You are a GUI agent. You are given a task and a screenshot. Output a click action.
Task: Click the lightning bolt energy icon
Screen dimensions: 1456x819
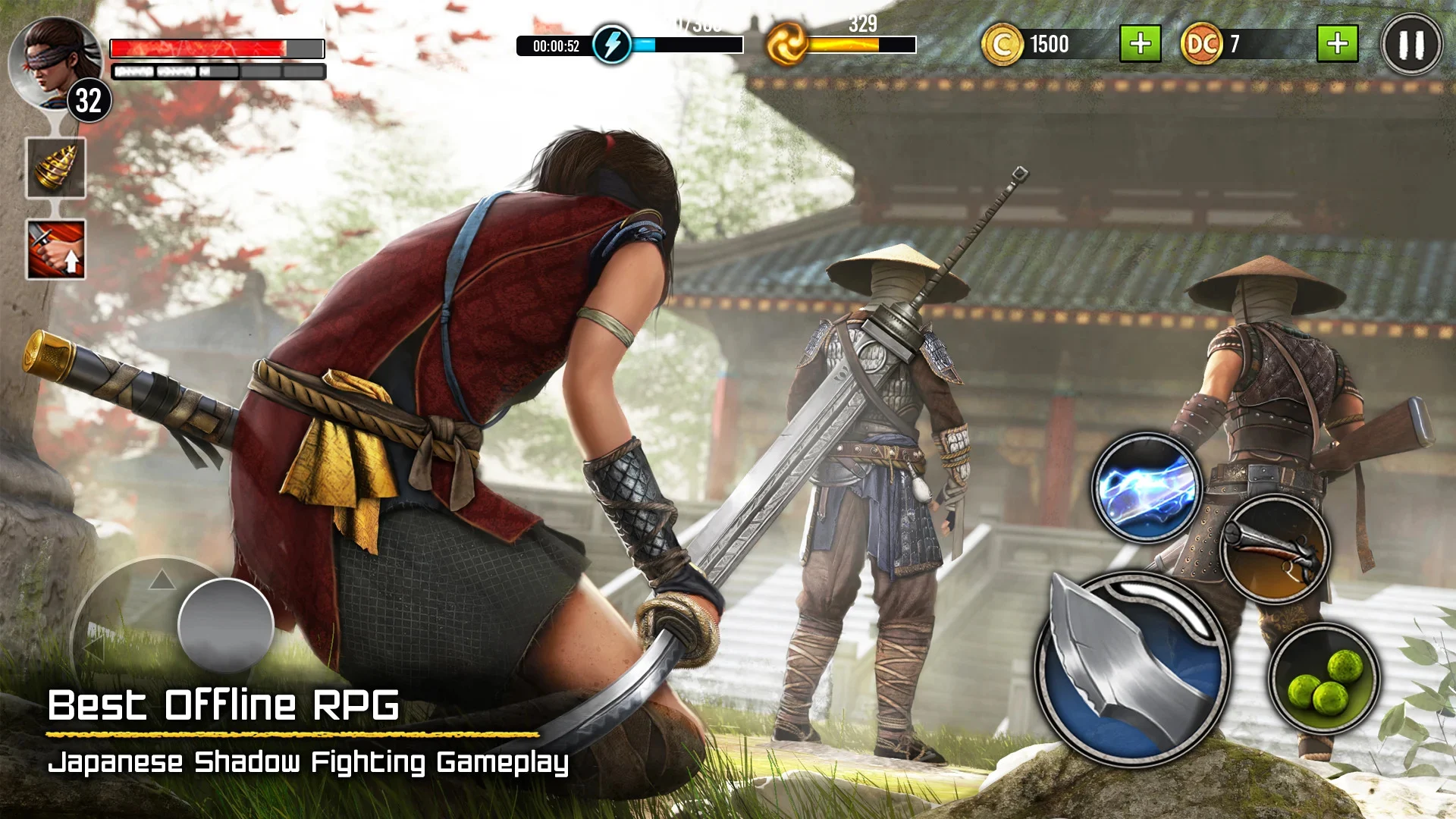pyautogui.click(x=611, y=45)
